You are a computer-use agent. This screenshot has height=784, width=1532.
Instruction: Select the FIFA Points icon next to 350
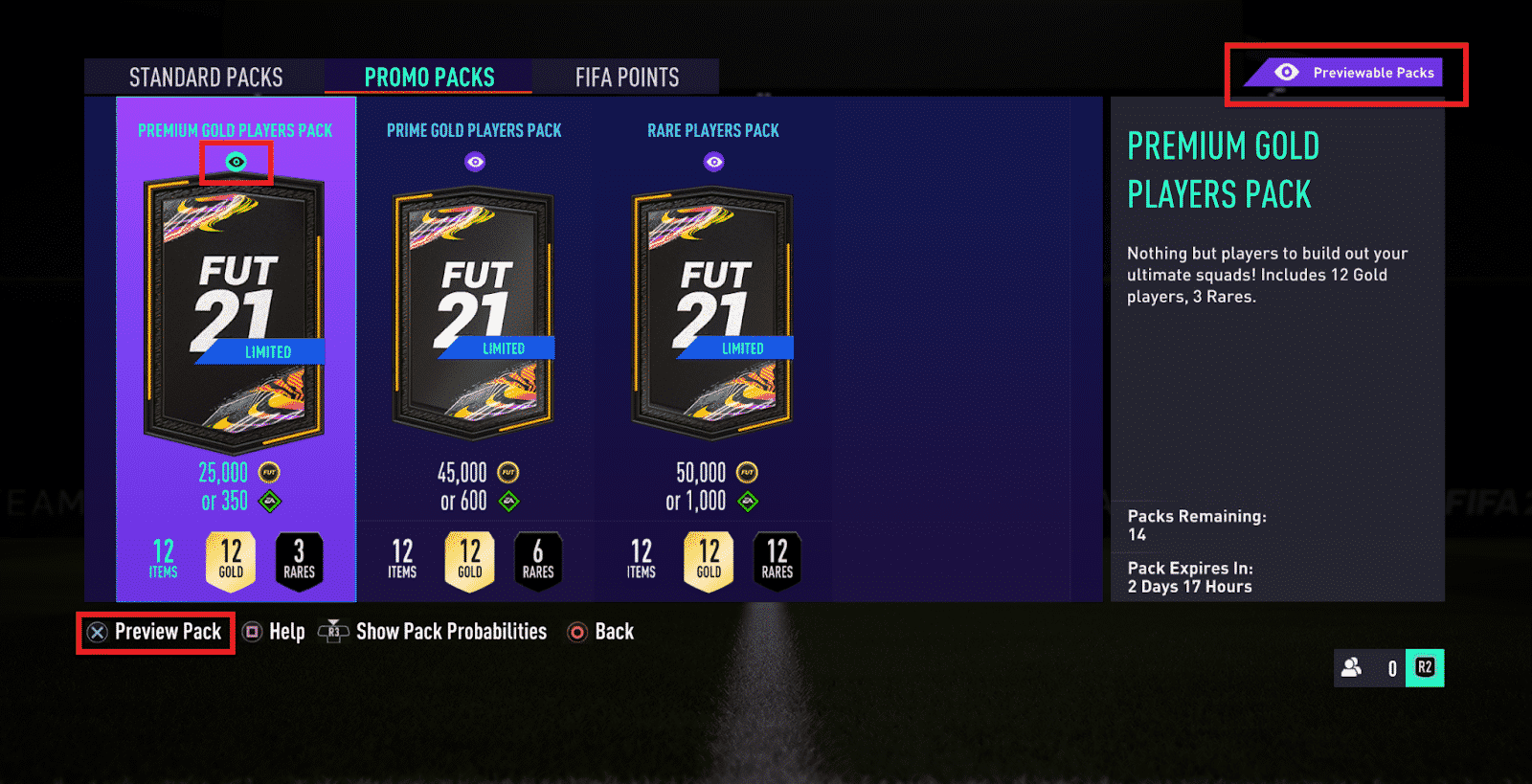[271, 500]
